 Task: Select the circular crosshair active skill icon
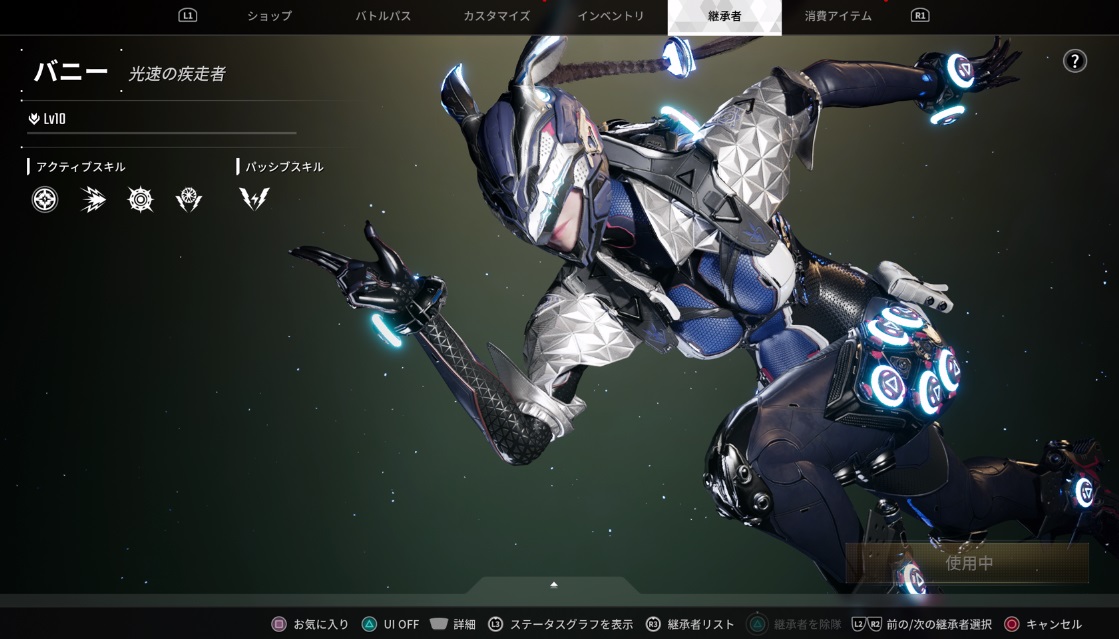[45, 200]
